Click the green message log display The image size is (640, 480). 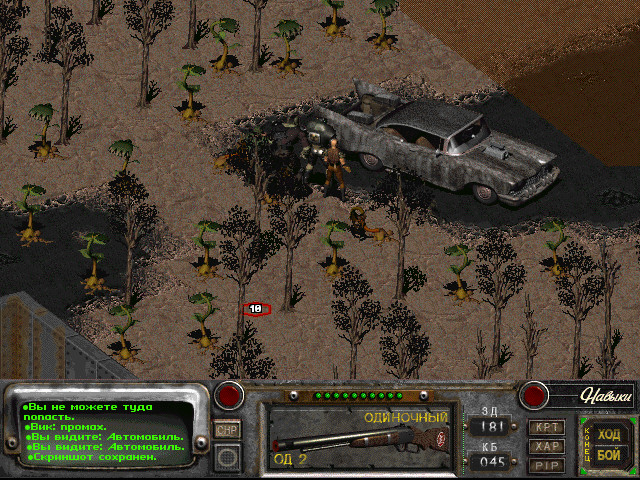(108, 432)
